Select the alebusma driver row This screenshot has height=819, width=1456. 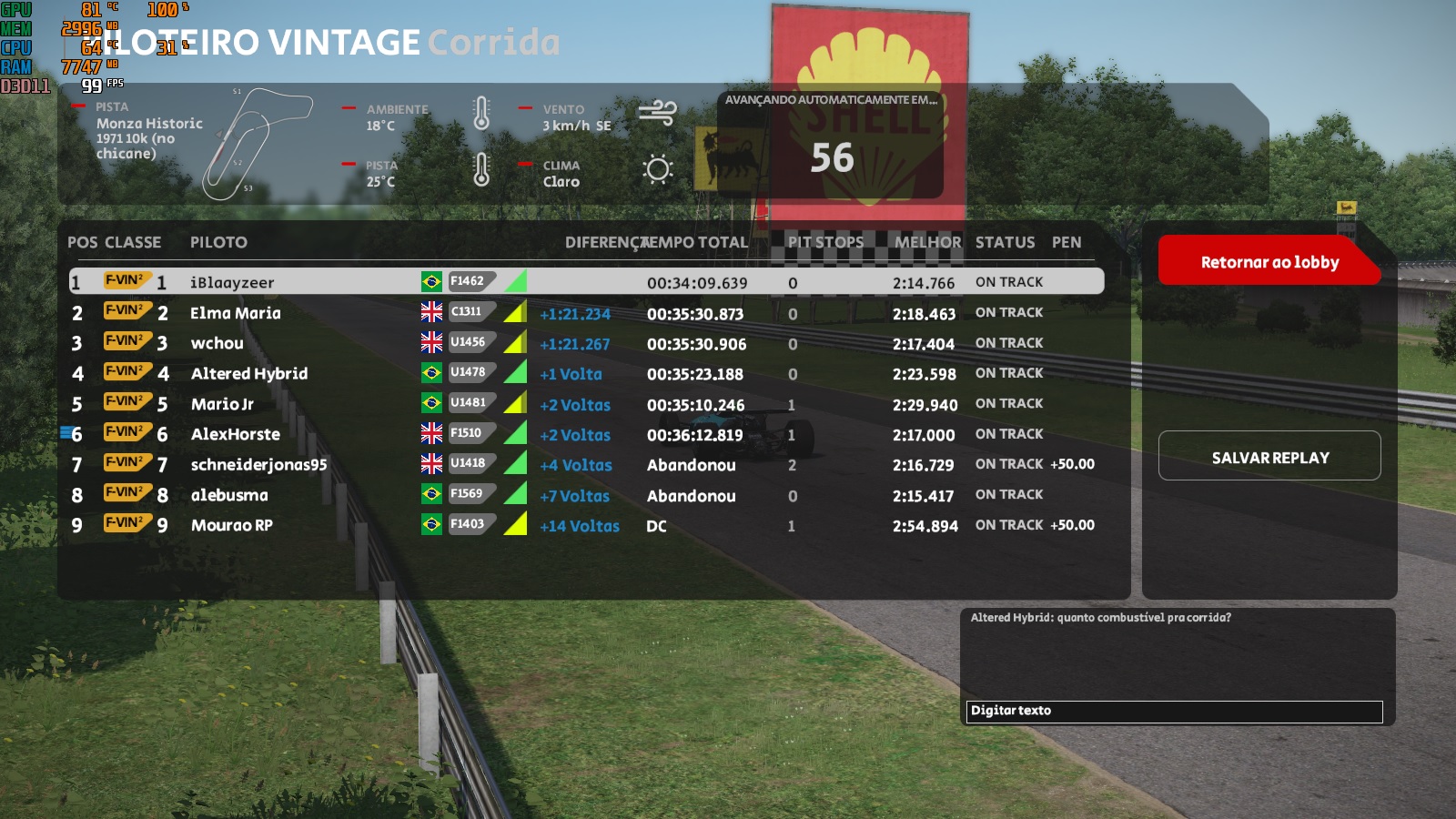(x=229, y=495)
